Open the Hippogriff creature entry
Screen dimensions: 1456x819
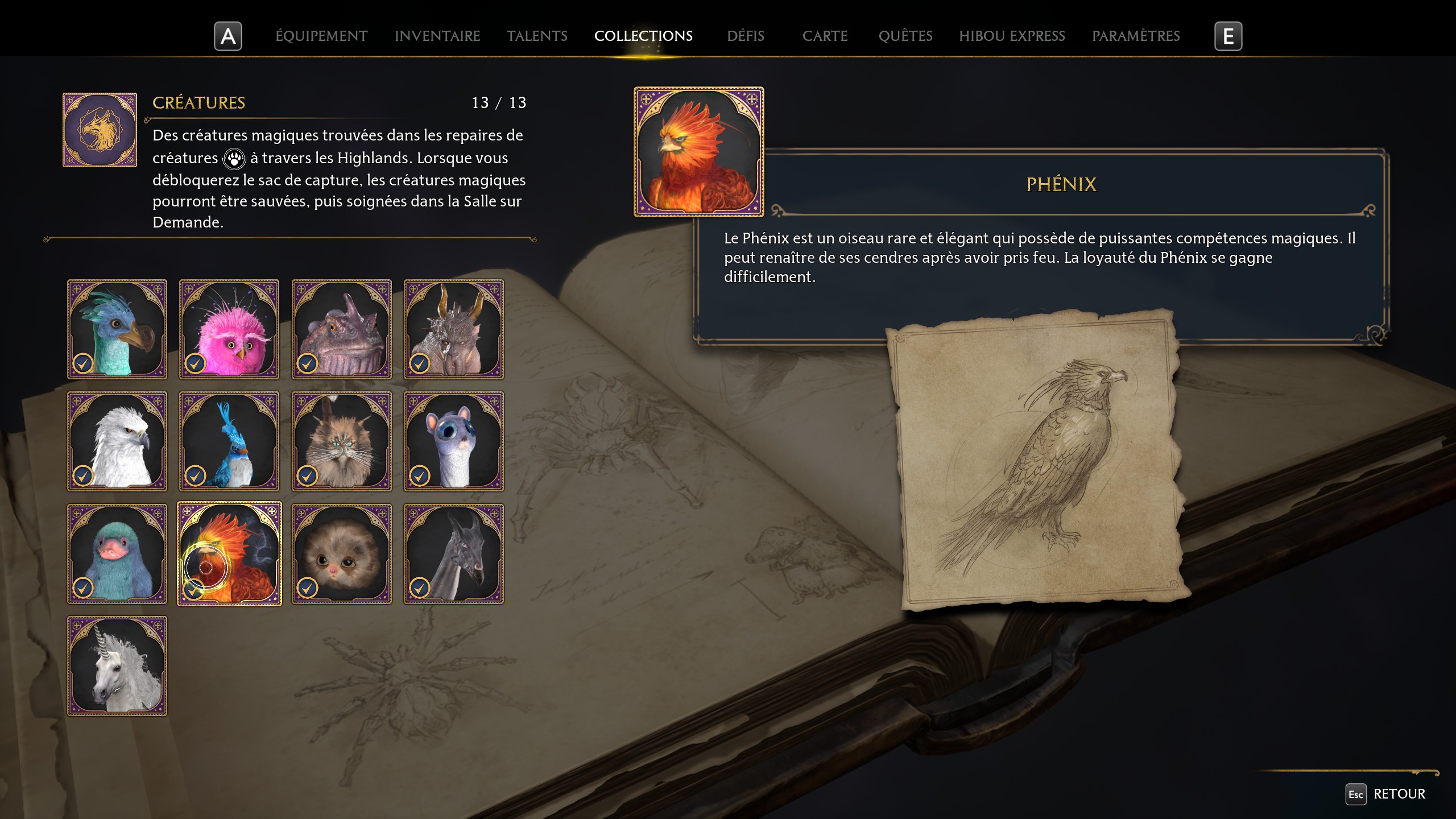tap(117, 441)
